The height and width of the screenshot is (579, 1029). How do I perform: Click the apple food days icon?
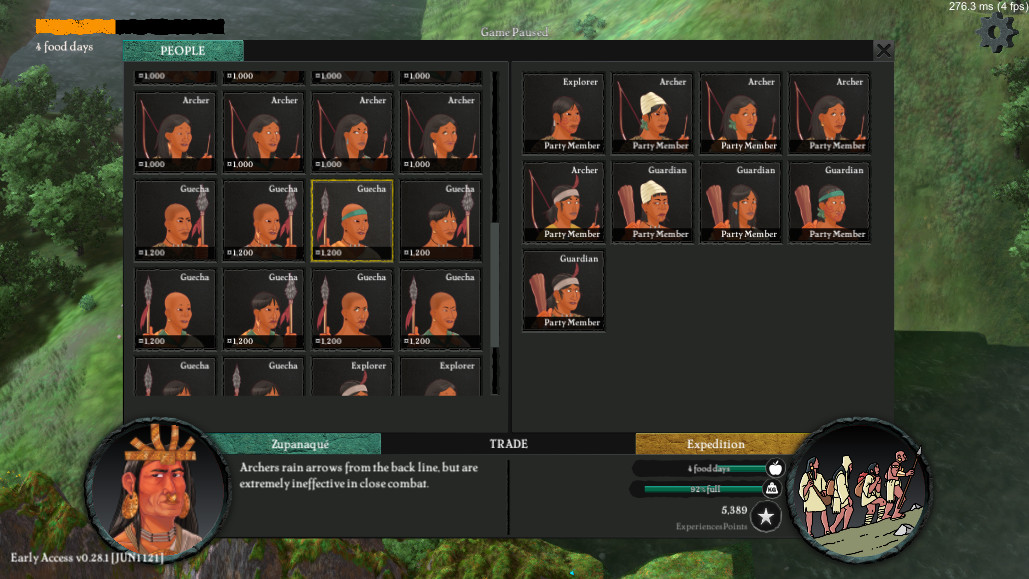click(x=773, y=468)
